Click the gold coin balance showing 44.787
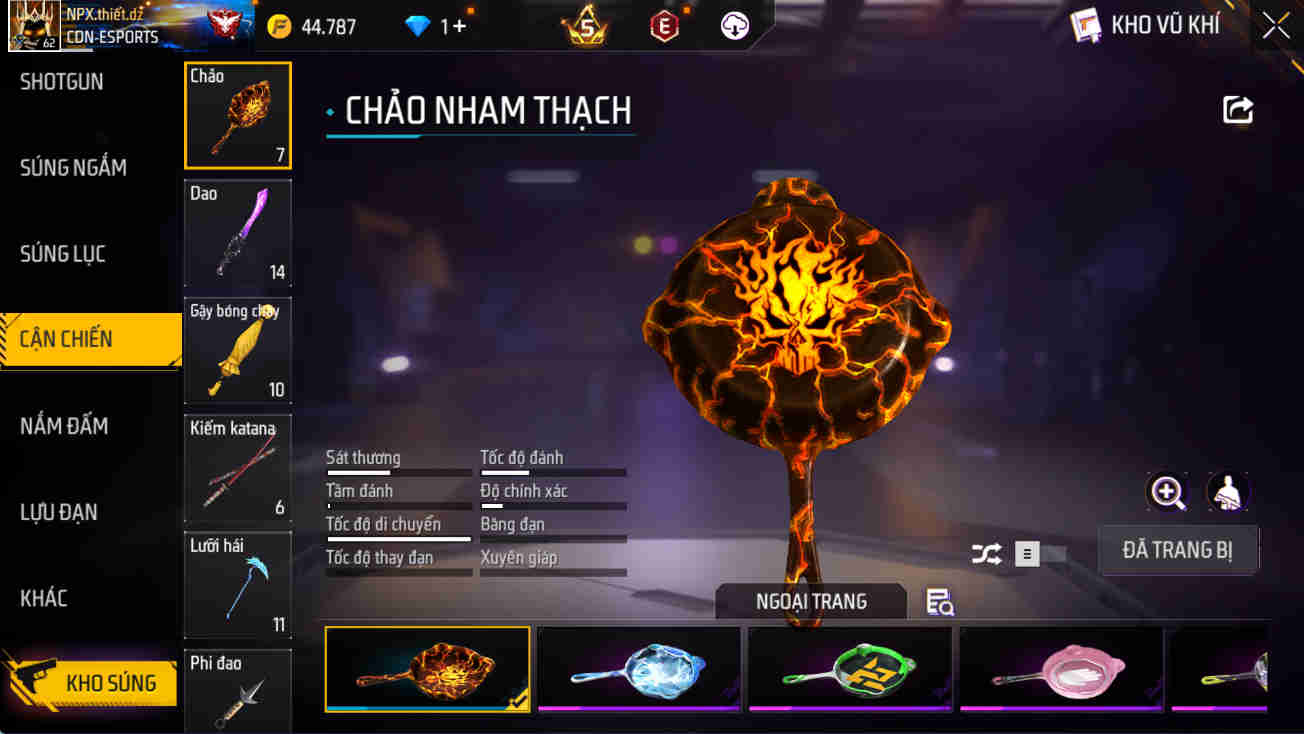Viewport: 1304px width, 734px height. point(310,27)
